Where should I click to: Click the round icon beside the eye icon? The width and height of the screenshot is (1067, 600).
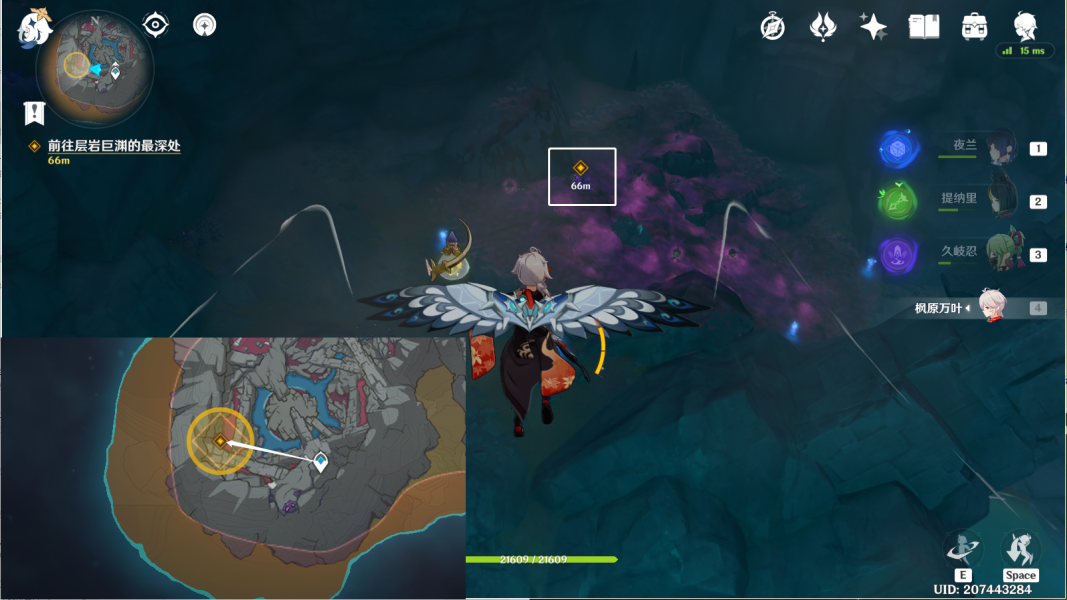click(x=205, y=25)
